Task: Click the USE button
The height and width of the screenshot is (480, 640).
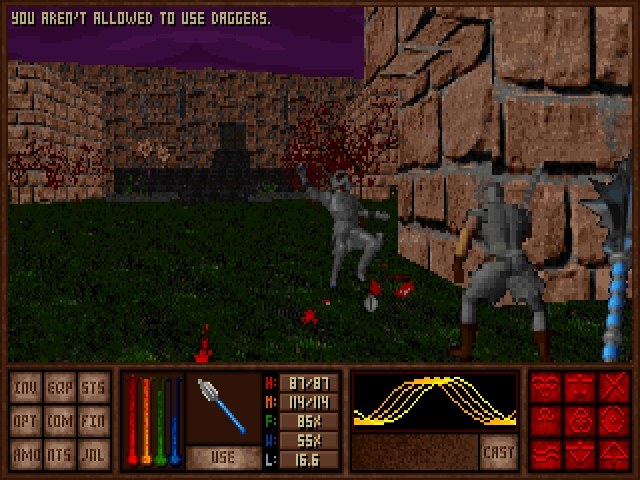Action: (x=222, y=458)
